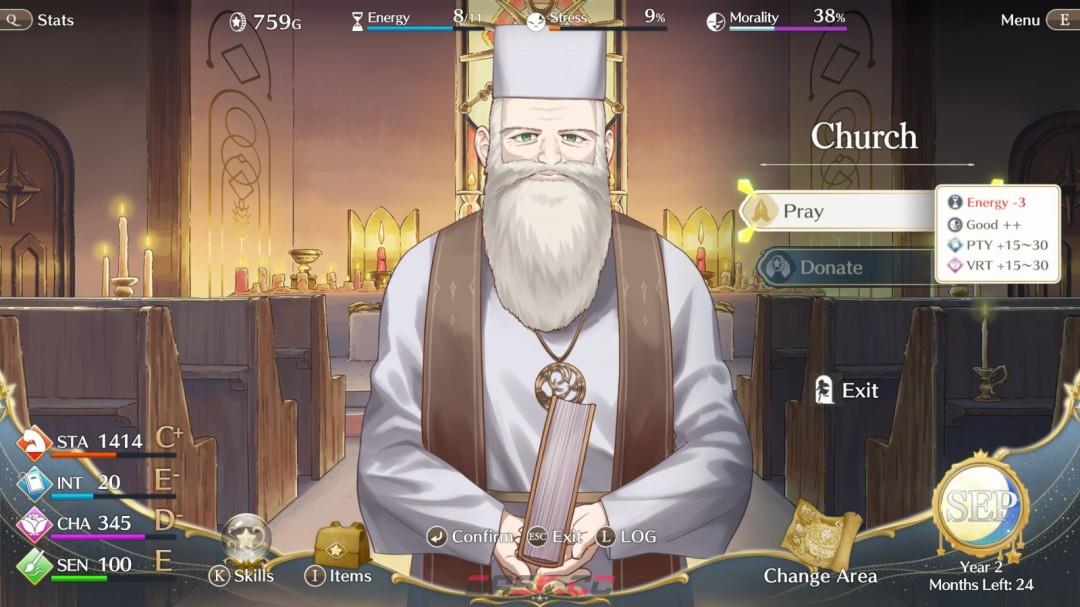The height and width of the screenshot is (607, 1080).
Task: Select the Donate option
Action: pos(840,268)
